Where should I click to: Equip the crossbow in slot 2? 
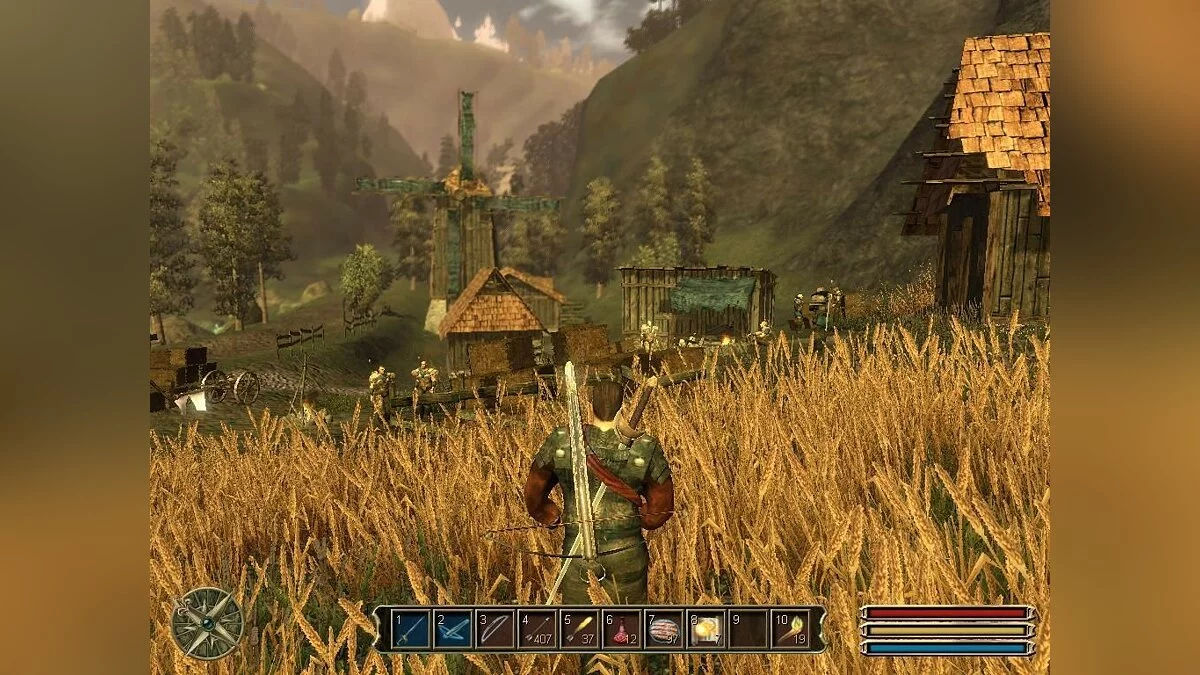[x=453, y=629]
